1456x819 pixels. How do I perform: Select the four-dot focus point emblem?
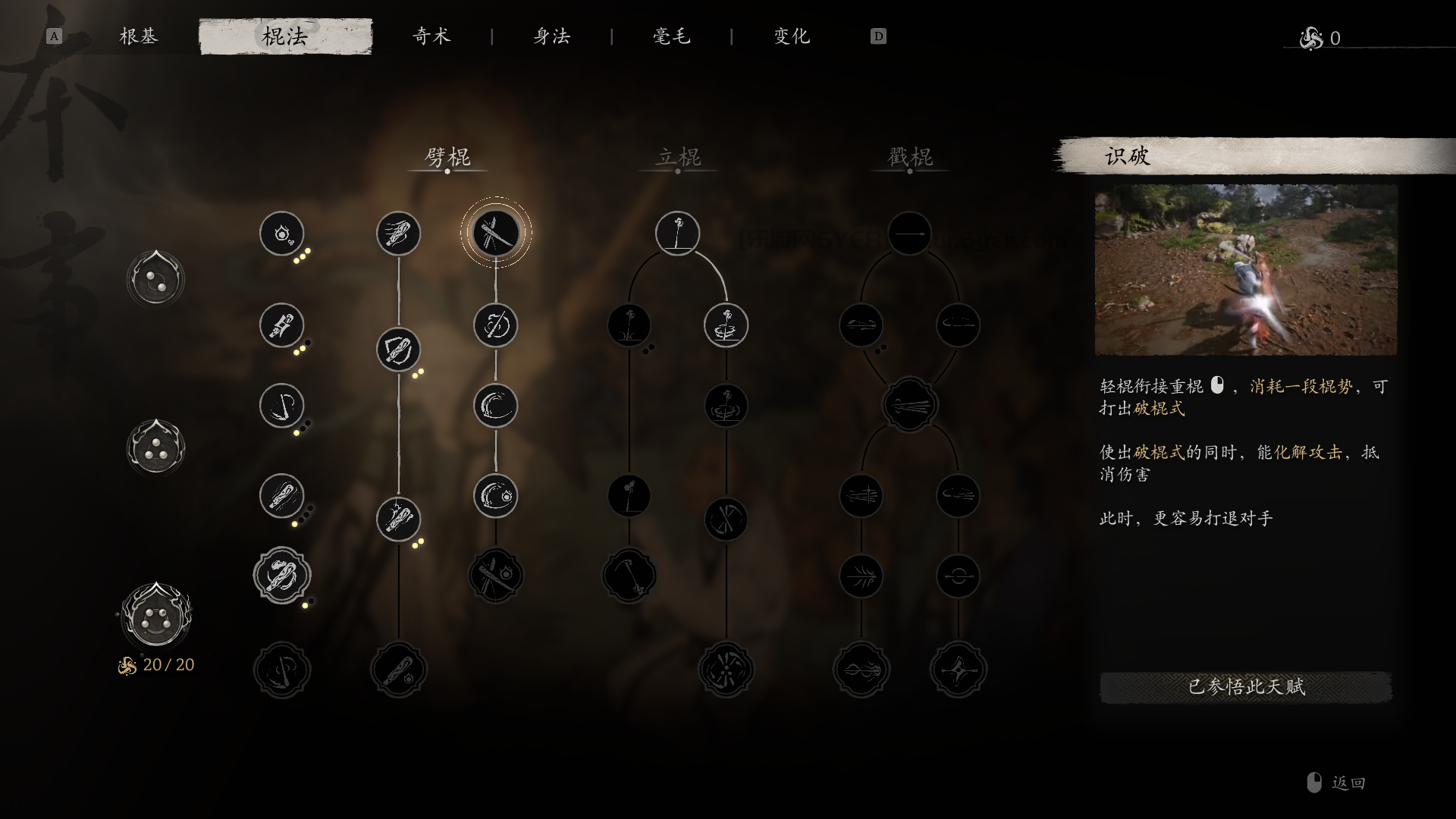(x=155, y=615)
